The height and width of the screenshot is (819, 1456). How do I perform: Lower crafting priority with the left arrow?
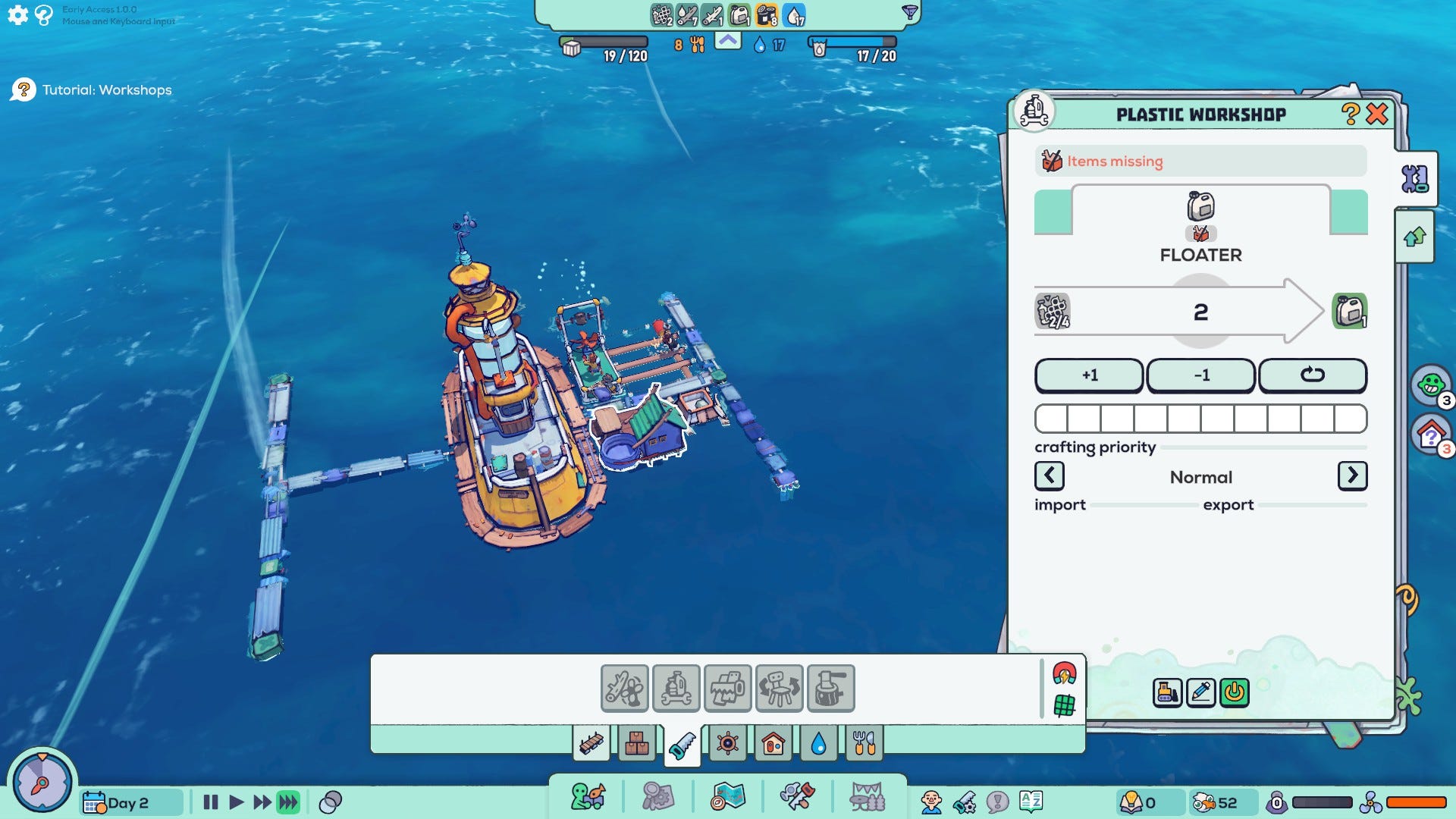1049,476
